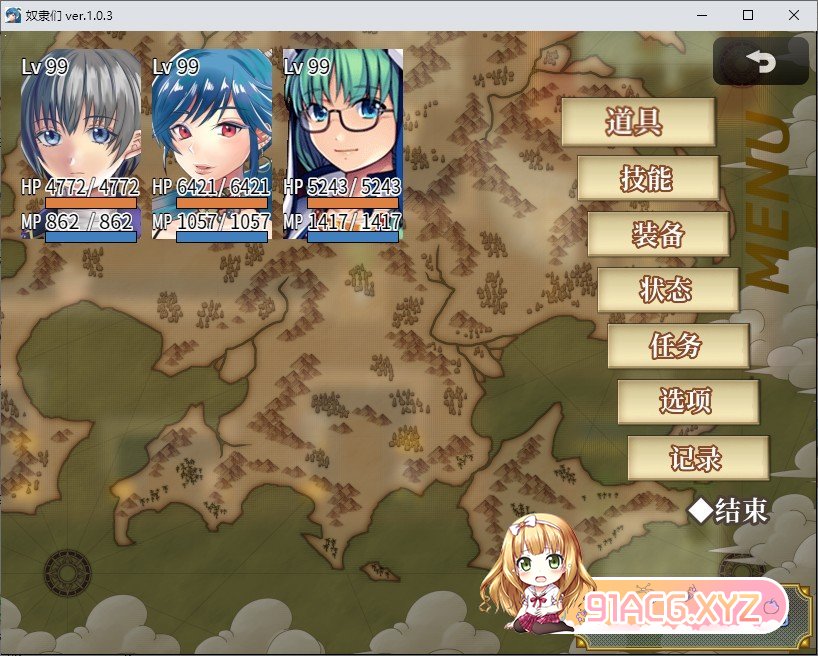Pick the green-haired character with glasses
818x656 pixels.
pos(342,140)
